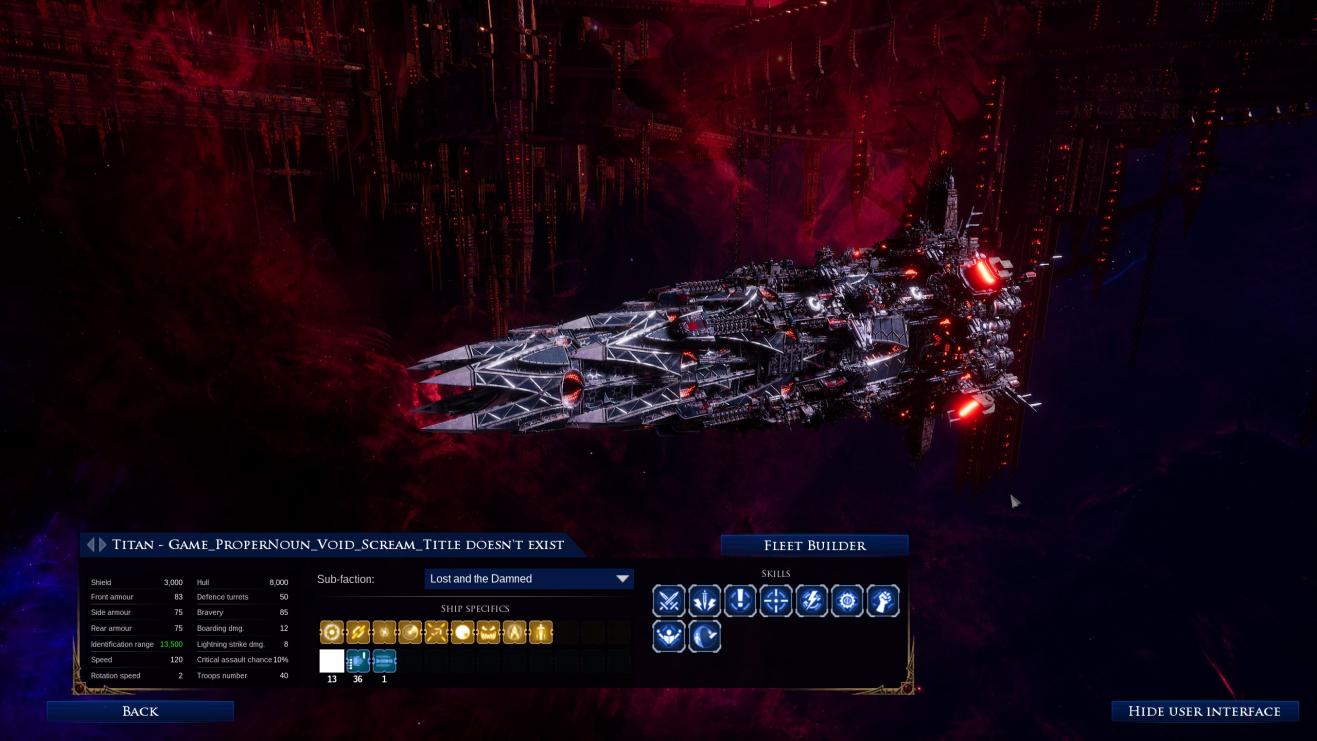Show the next ship with the right arrow
The height and width of the screenshot is (741, 1317).
click(102, 545)
